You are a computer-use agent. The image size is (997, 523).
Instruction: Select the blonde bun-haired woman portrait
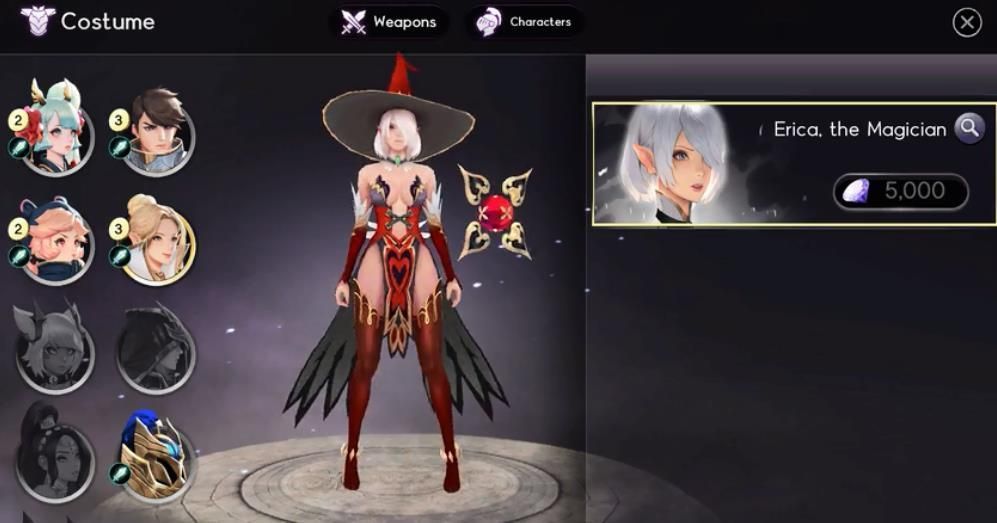point(157,243)
